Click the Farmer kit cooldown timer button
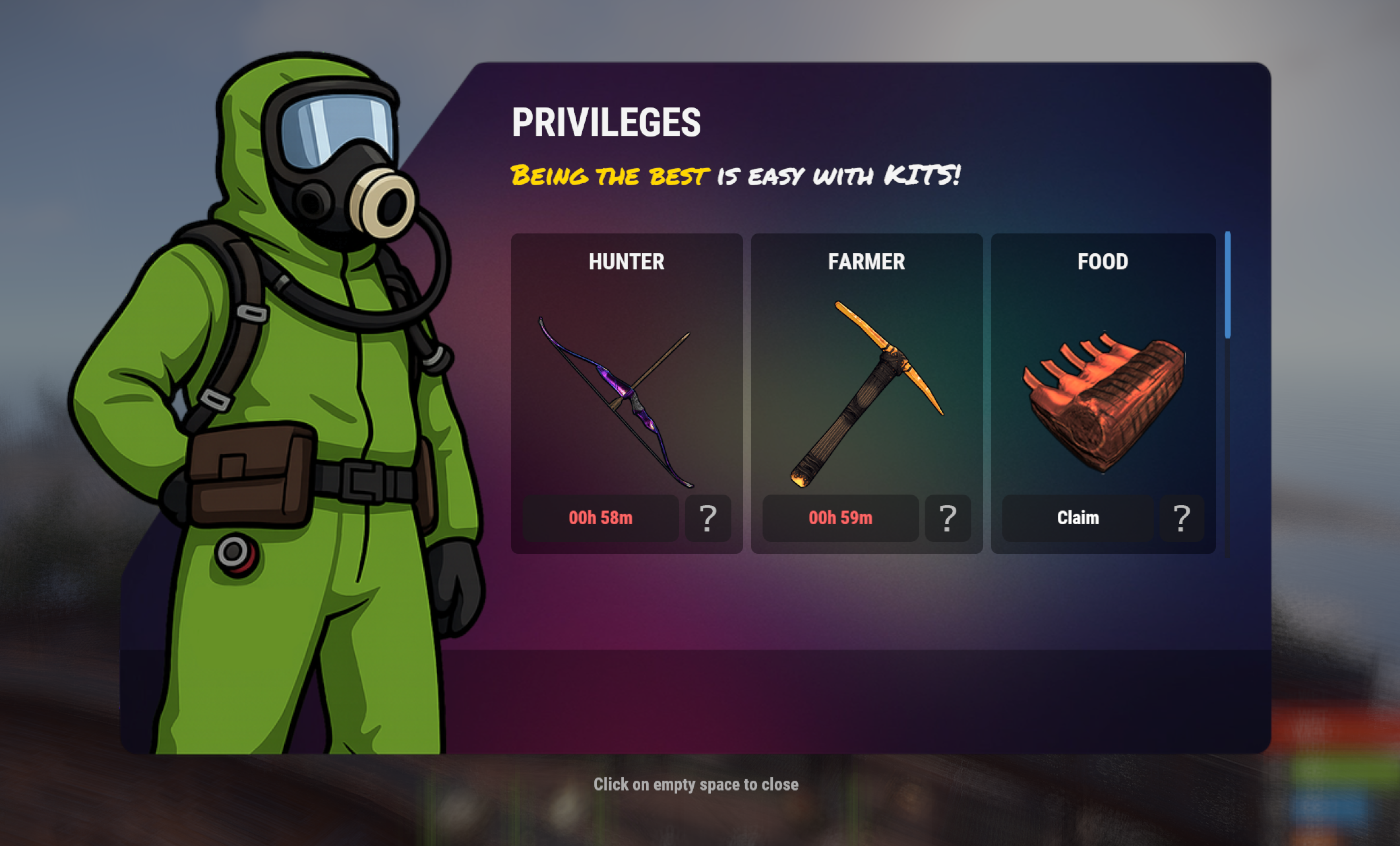Image resolution: width=1400 pixels, height=846 pixels. 840,517
